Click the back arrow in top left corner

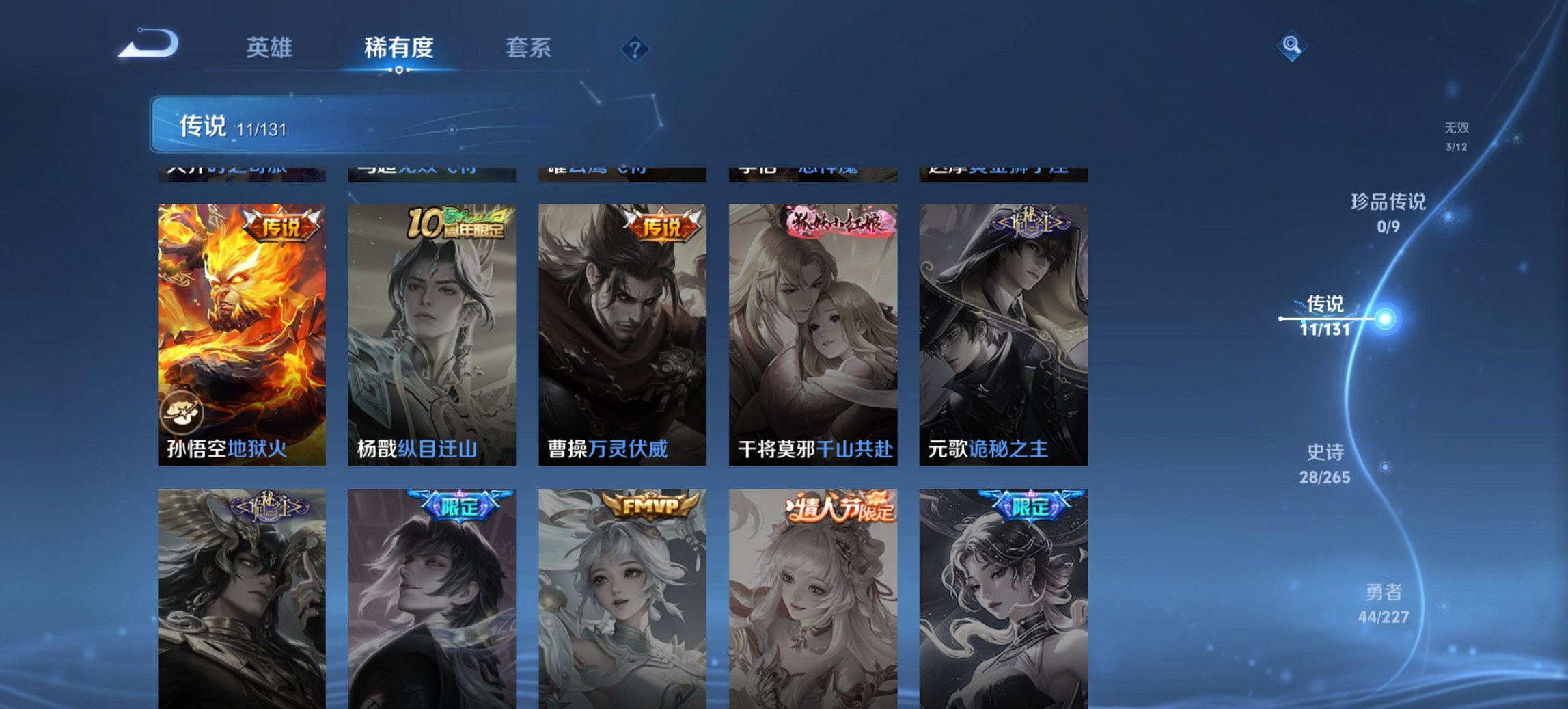click(146, 42)
